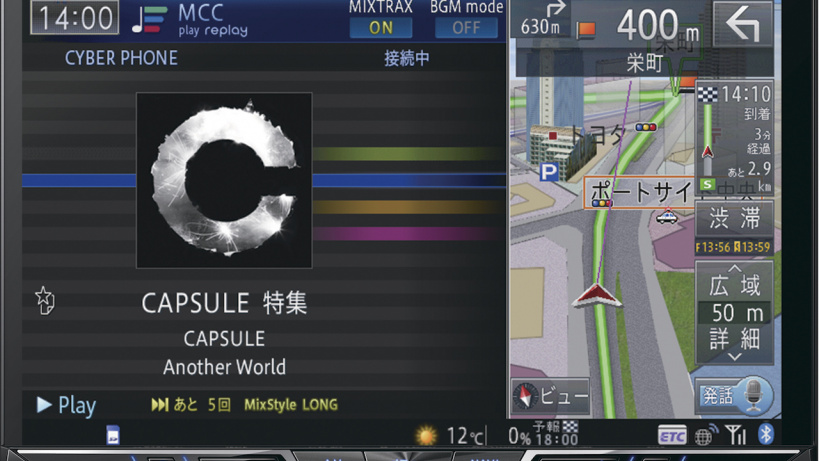
Task: Change the map view with ビュー
Action: (550, 396)
